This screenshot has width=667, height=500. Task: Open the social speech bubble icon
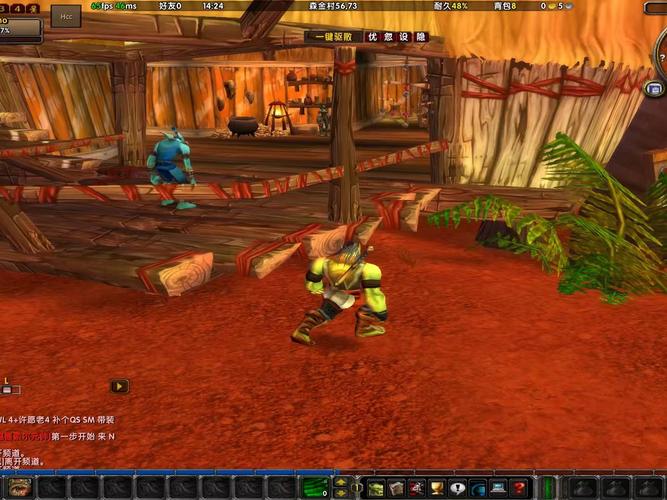458,488
